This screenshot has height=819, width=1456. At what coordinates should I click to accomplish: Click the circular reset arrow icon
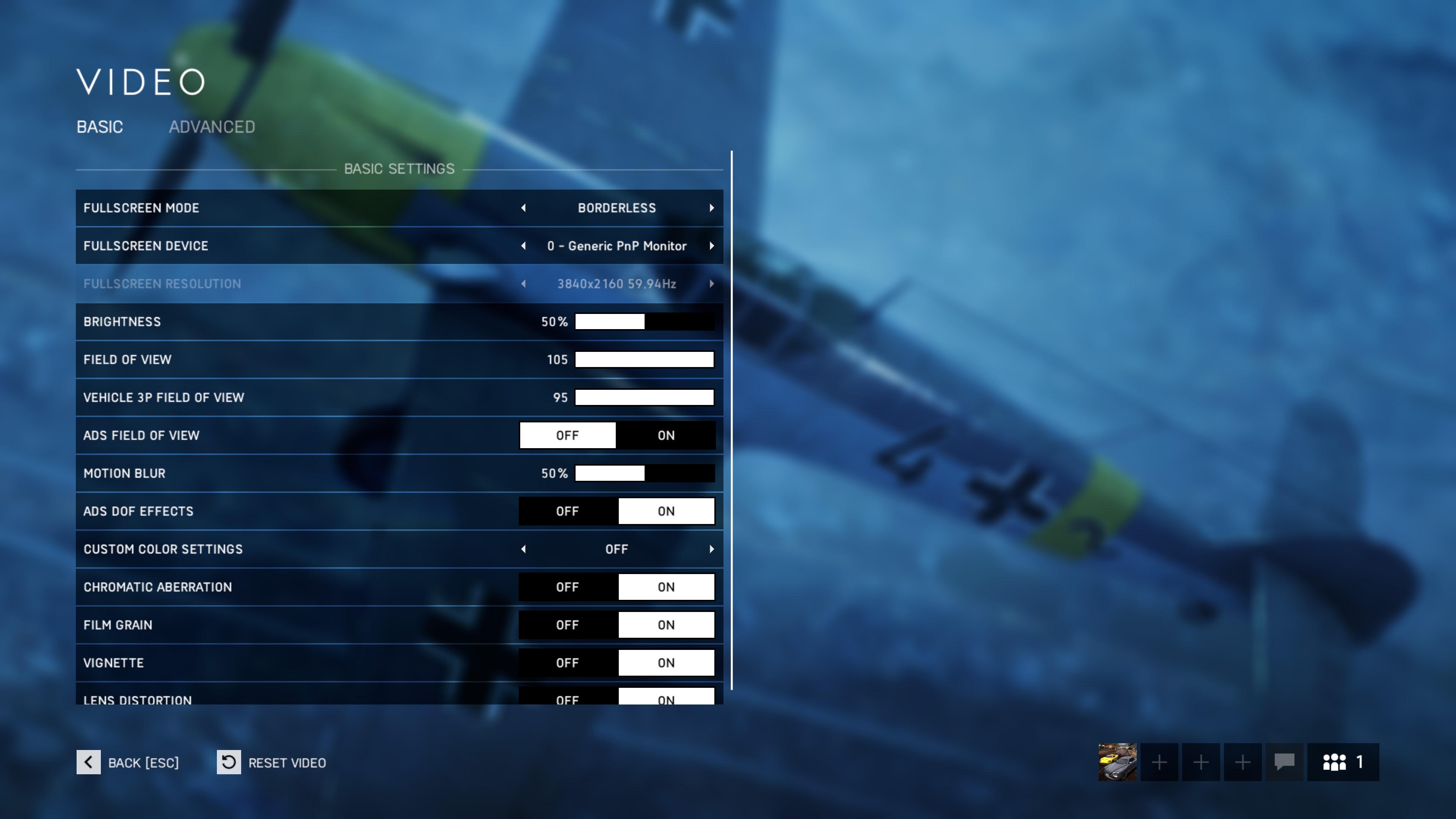(228, 762)
